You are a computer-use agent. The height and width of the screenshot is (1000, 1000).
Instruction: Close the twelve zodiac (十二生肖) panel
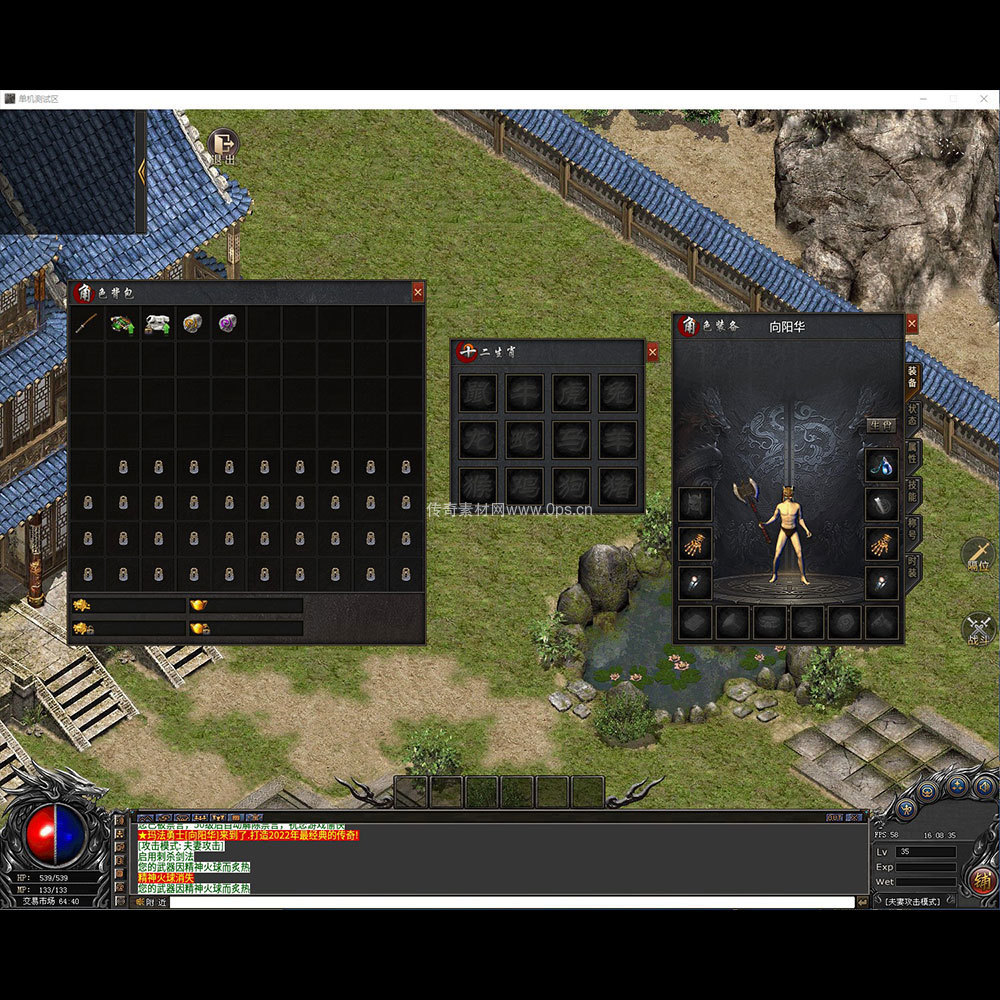(x=652, y=352)
